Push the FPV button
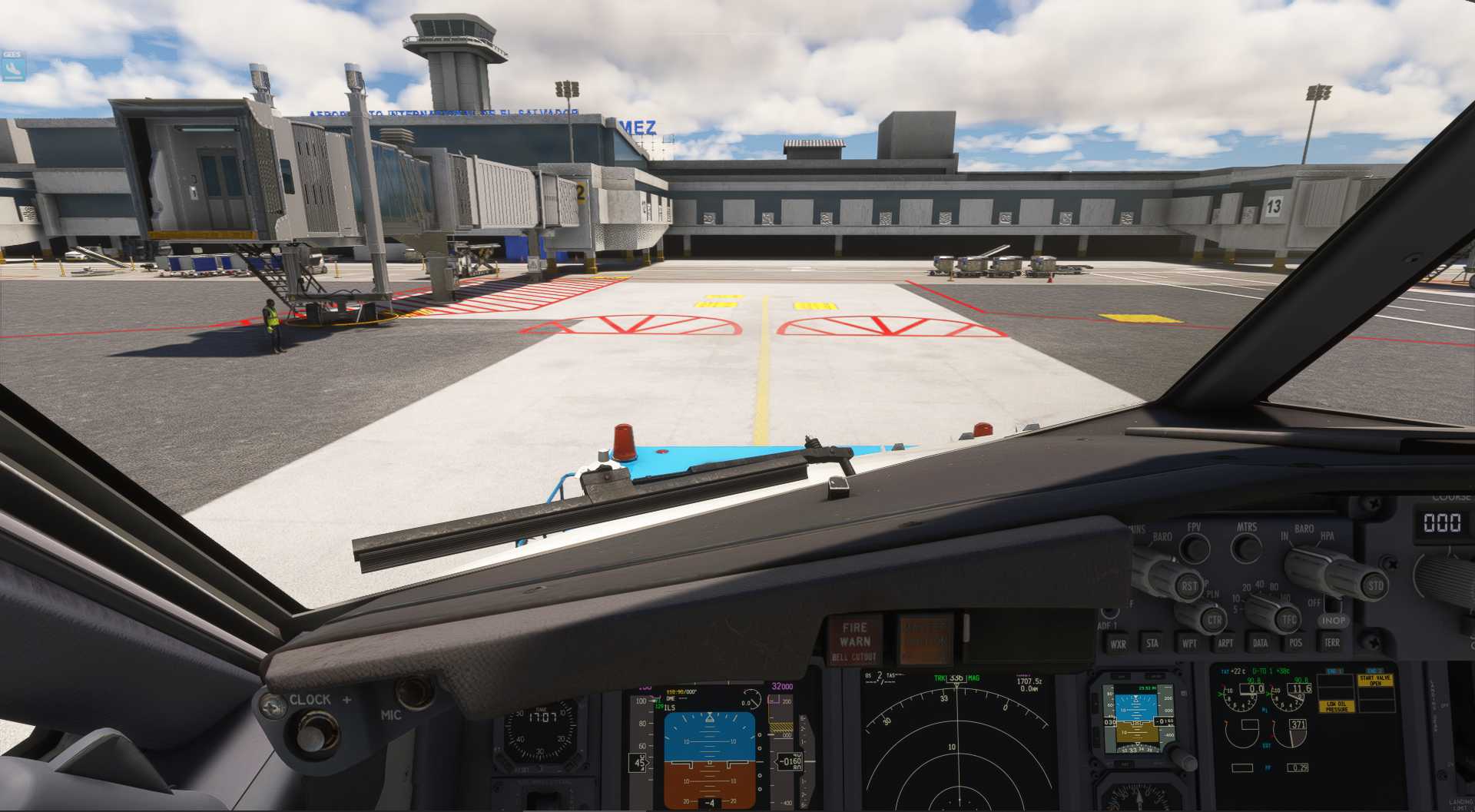Image resolution: width=1475 pixels, height=812 pixels. 1194,548
